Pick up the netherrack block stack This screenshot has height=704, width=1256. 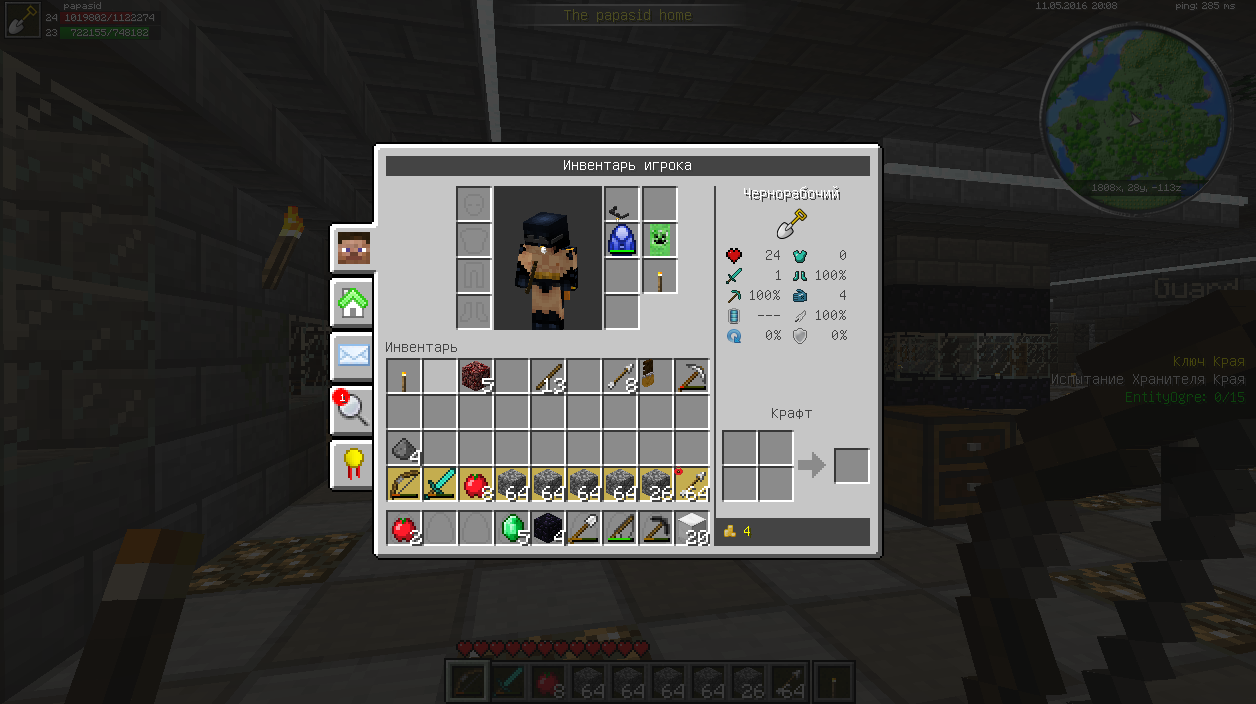point(476,376)
